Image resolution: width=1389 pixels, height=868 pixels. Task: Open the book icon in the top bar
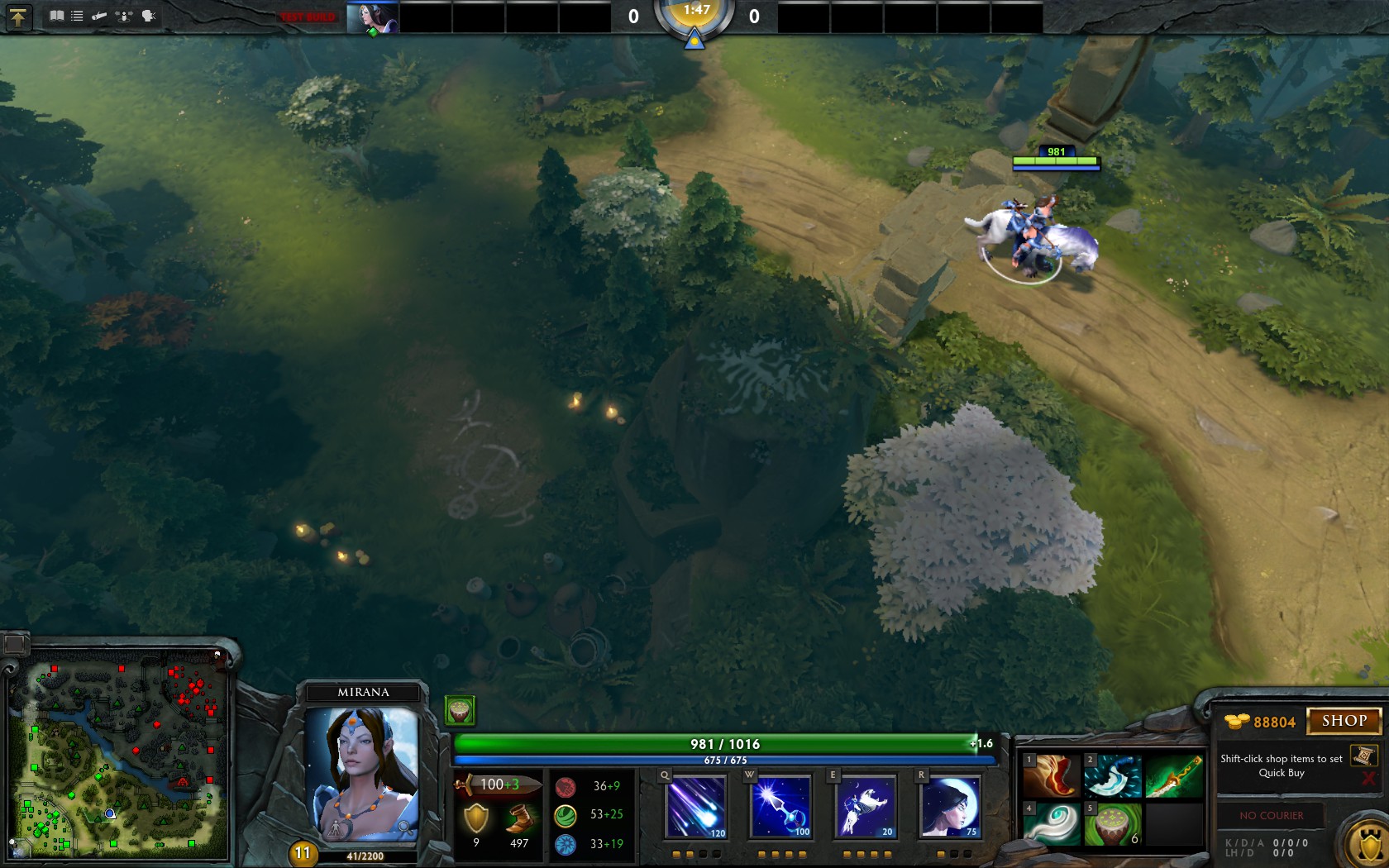56,16
